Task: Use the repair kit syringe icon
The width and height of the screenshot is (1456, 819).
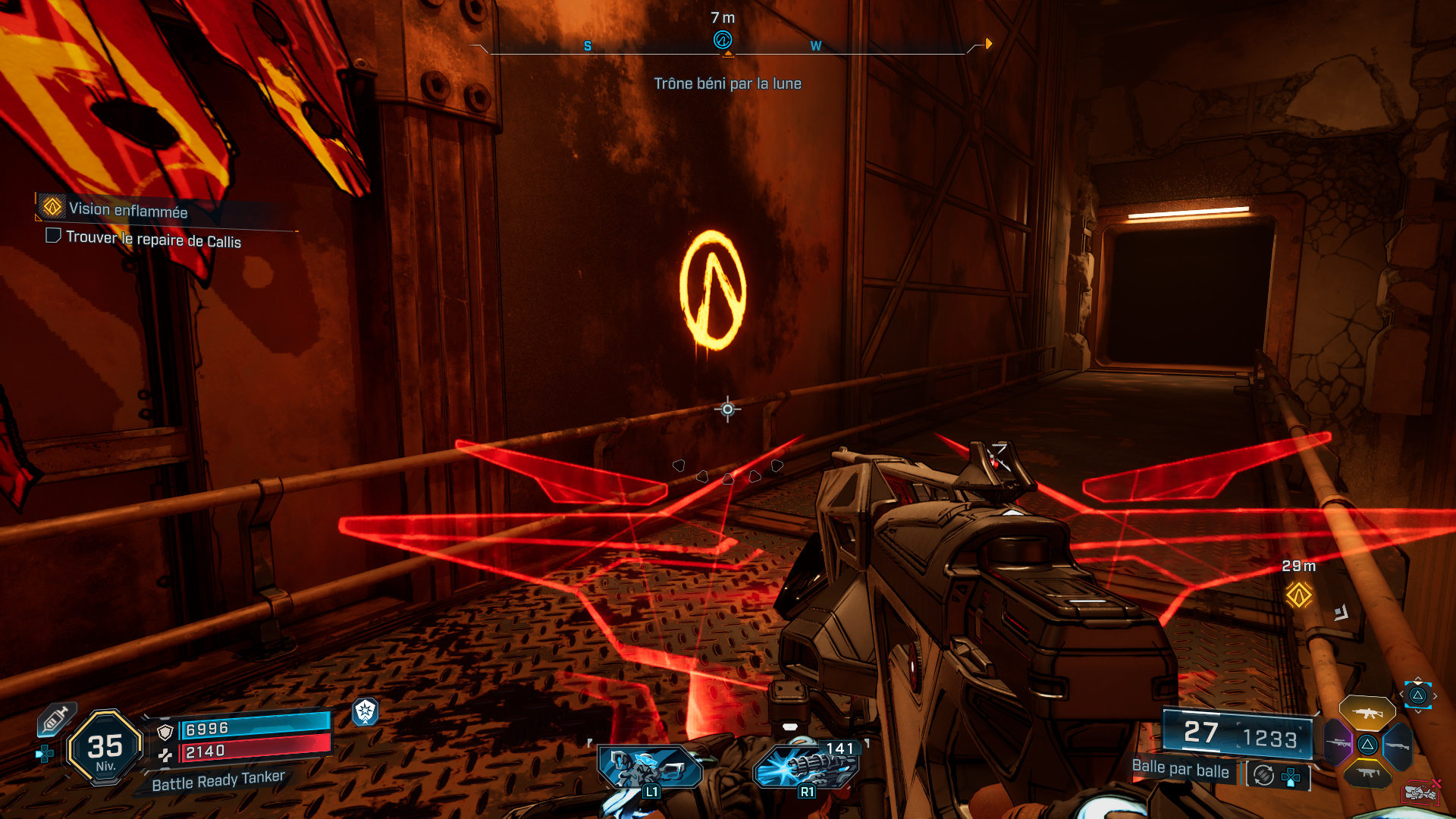Action: pyautogui.click(x=55, y=719)
